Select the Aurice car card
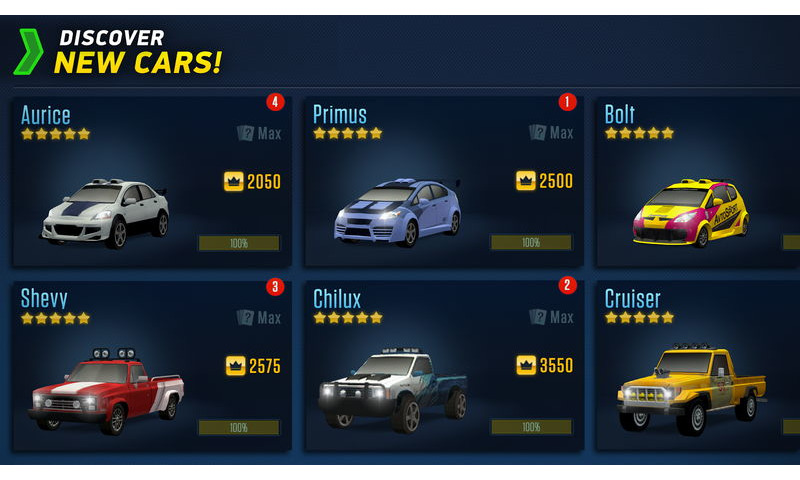800x480 pixels. pyautogui.click(x=150, y=182)
